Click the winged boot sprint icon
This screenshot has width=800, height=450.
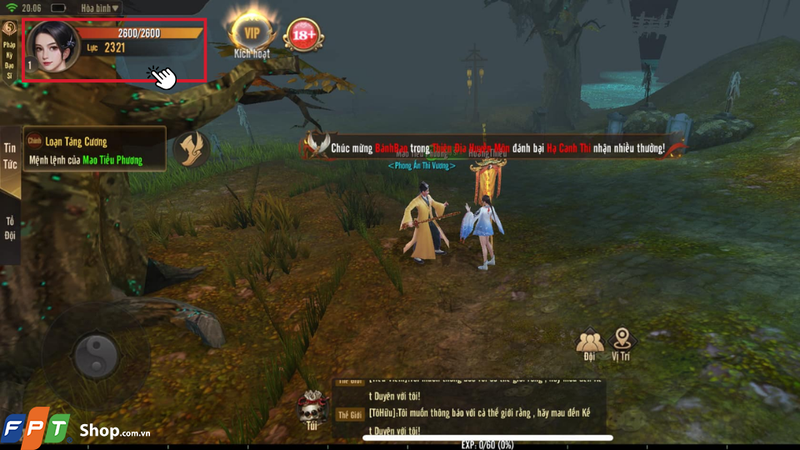(191, 149)
